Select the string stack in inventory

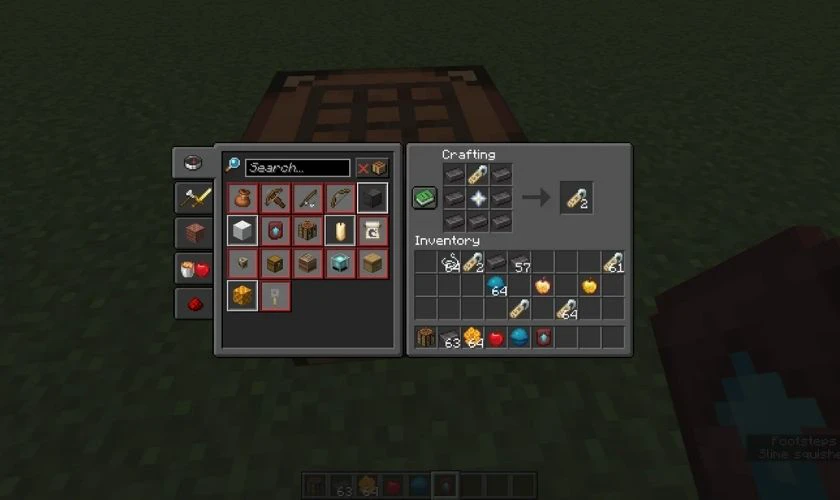tap(450, 263)
